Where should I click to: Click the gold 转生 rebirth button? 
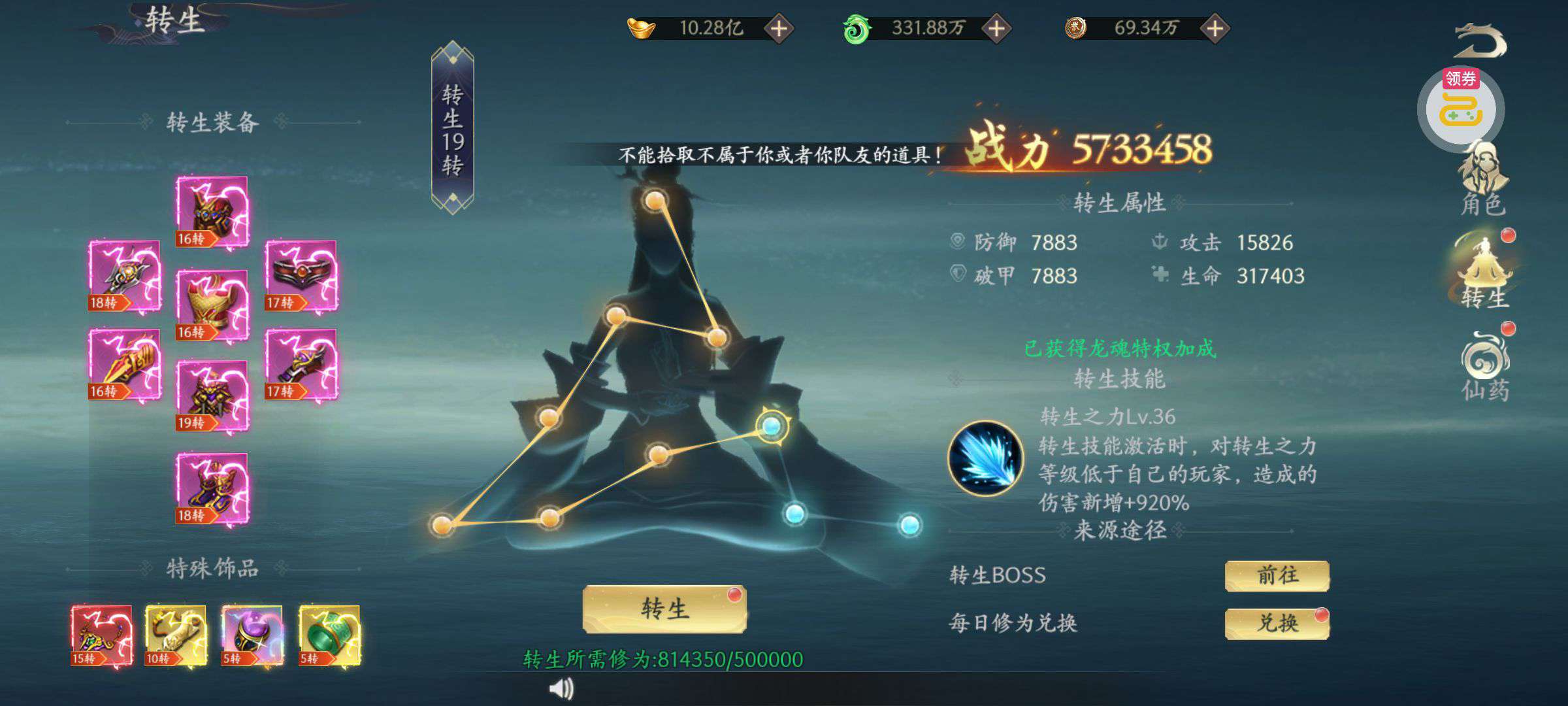click(664, 609)
